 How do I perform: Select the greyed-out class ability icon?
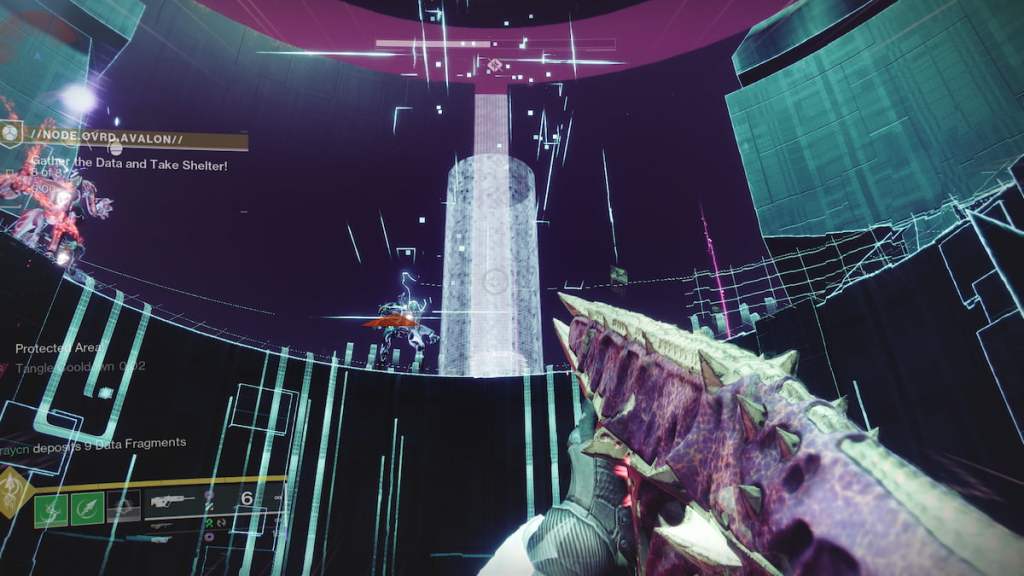(x=123, y=507)
